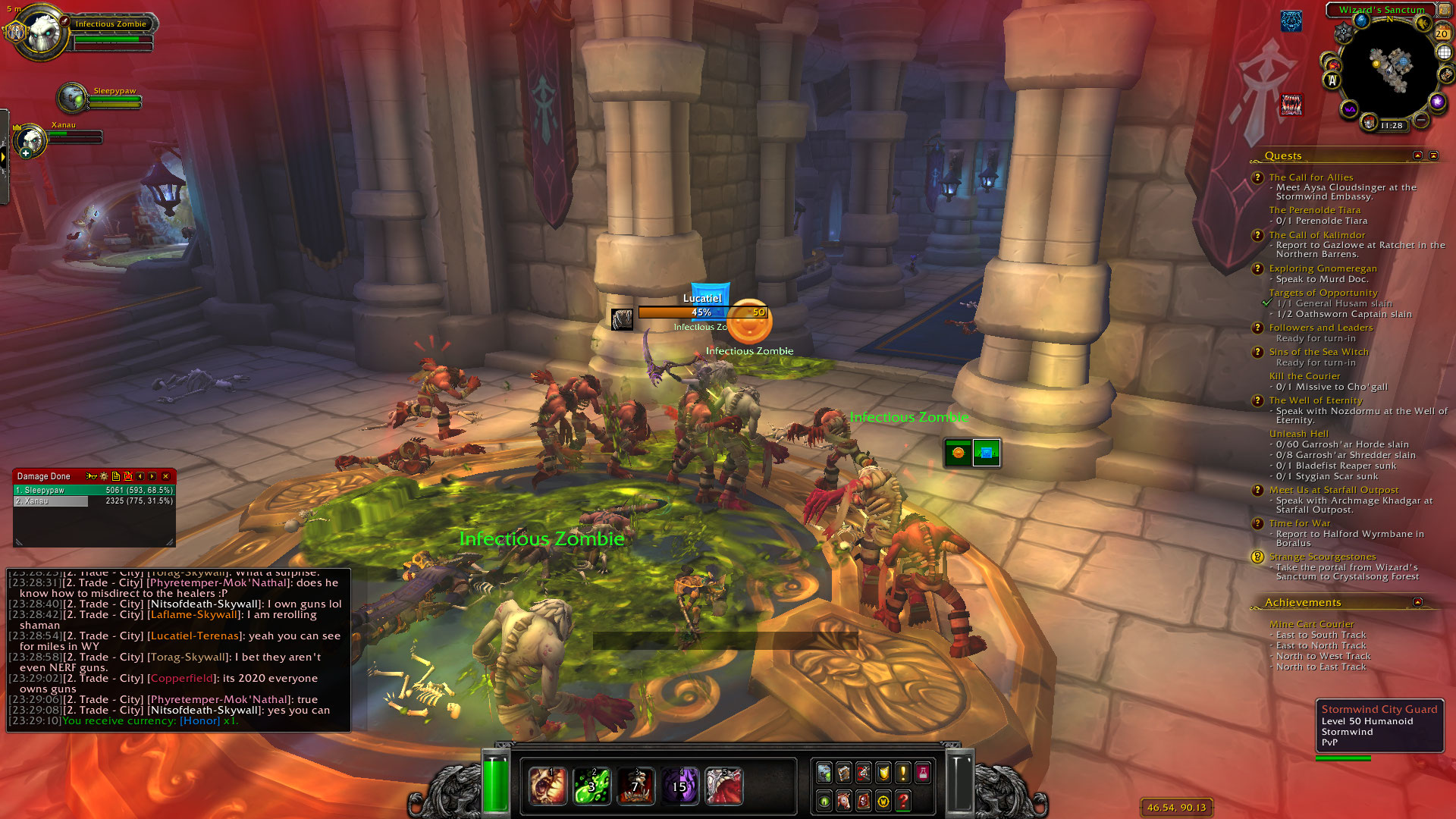Open the yellow exclamation quest log button

902,773
